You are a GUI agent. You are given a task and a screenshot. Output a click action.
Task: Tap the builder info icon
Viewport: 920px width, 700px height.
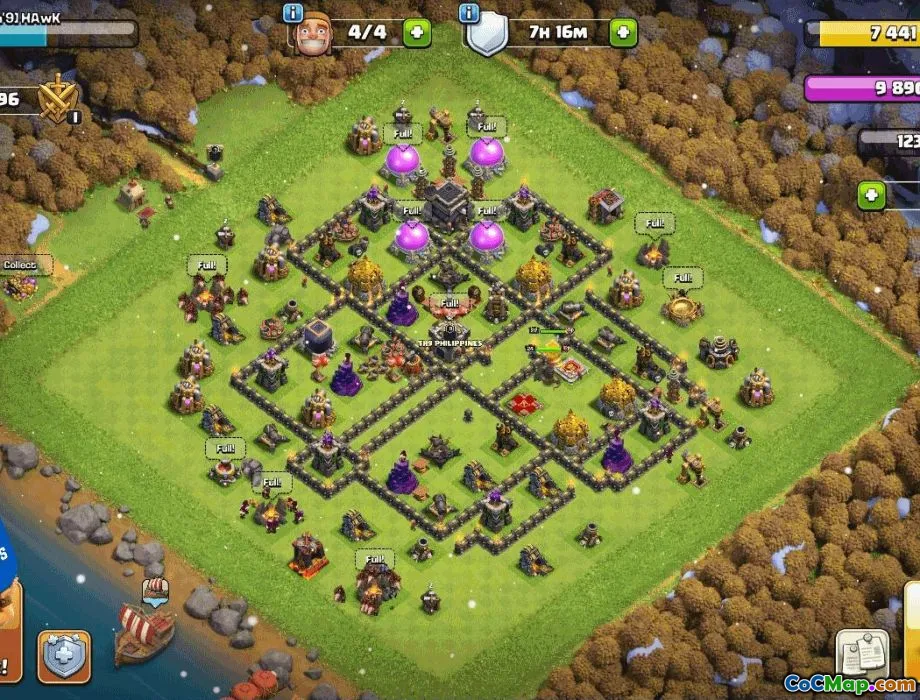293,13
